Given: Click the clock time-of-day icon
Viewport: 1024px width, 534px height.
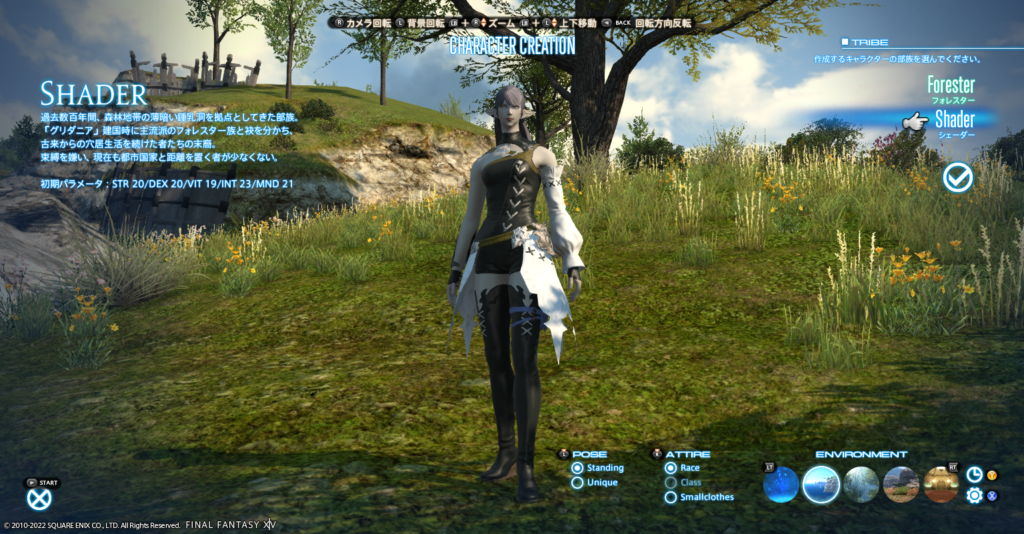Looking at the screenshot, I should 974,474.
